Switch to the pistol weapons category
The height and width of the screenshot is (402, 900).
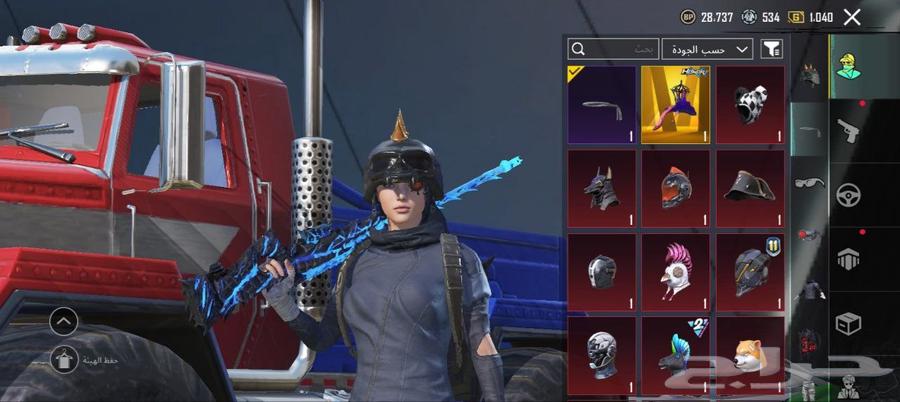tap(848, 128)
